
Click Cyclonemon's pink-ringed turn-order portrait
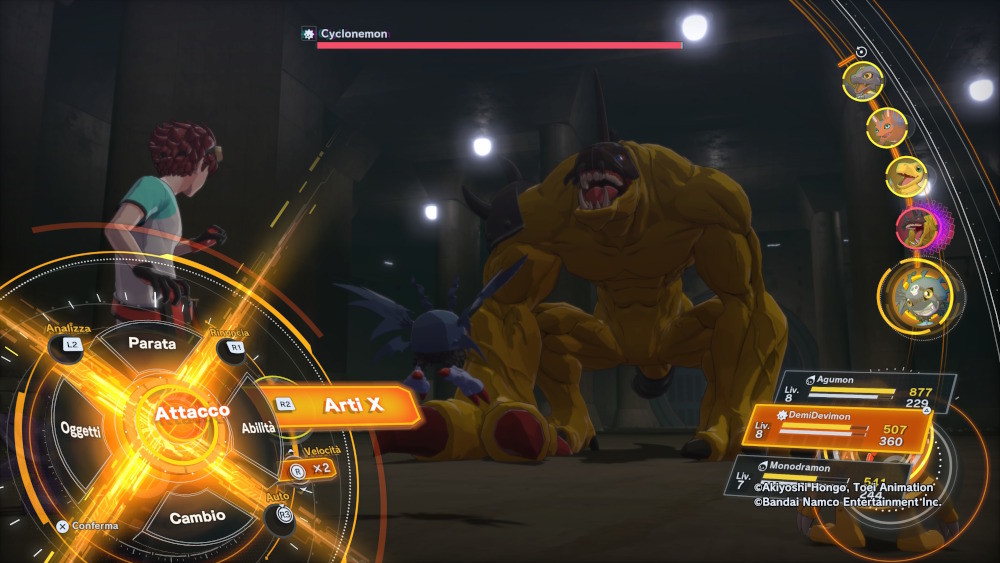[x=916, y=227]
